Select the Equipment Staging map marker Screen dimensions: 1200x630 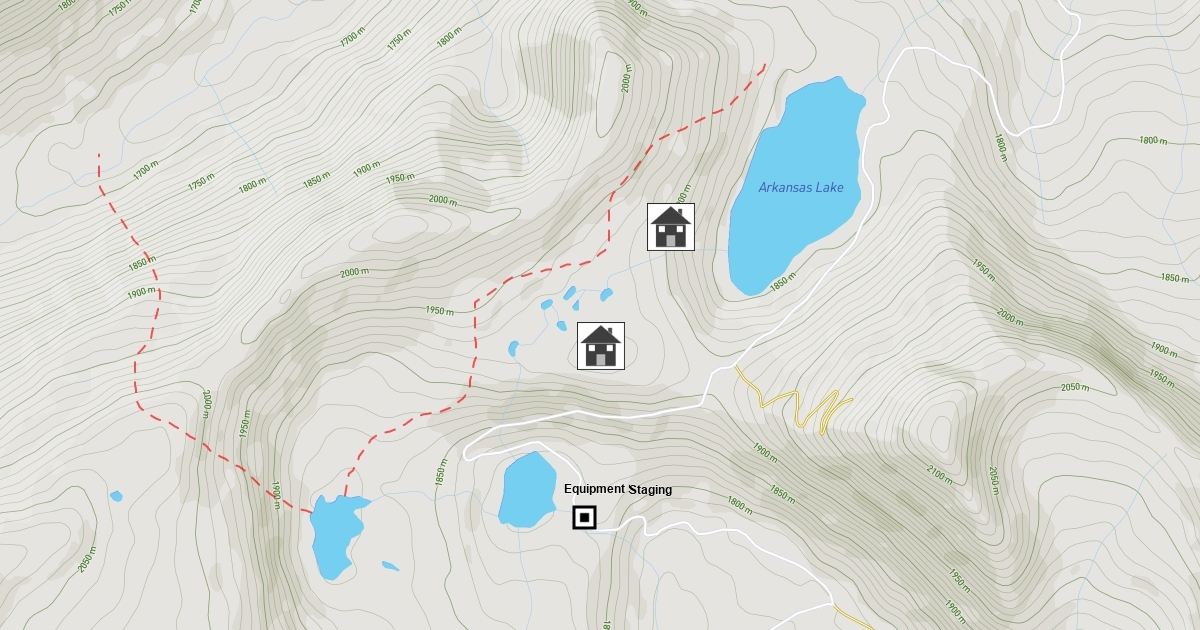pos(584,518)
